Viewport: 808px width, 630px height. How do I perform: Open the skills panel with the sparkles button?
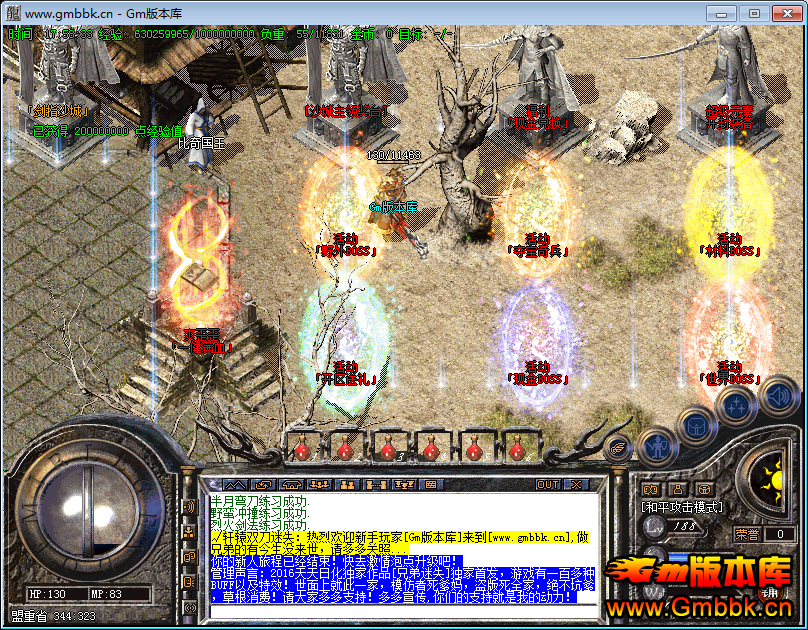[x=735, y=405]
